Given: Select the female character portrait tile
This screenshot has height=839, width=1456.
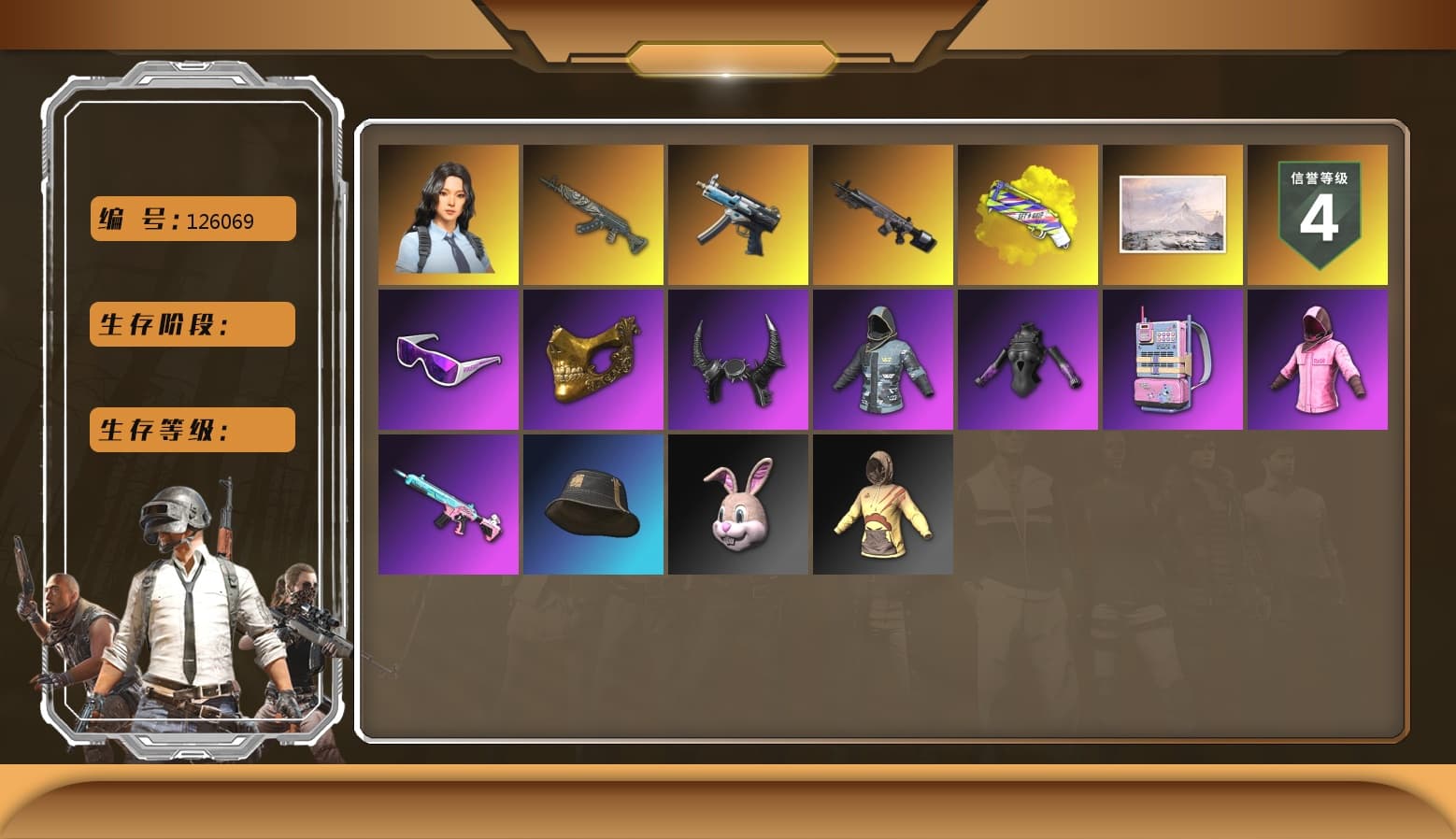Looking at the screenshot, I should coord(448,214).
